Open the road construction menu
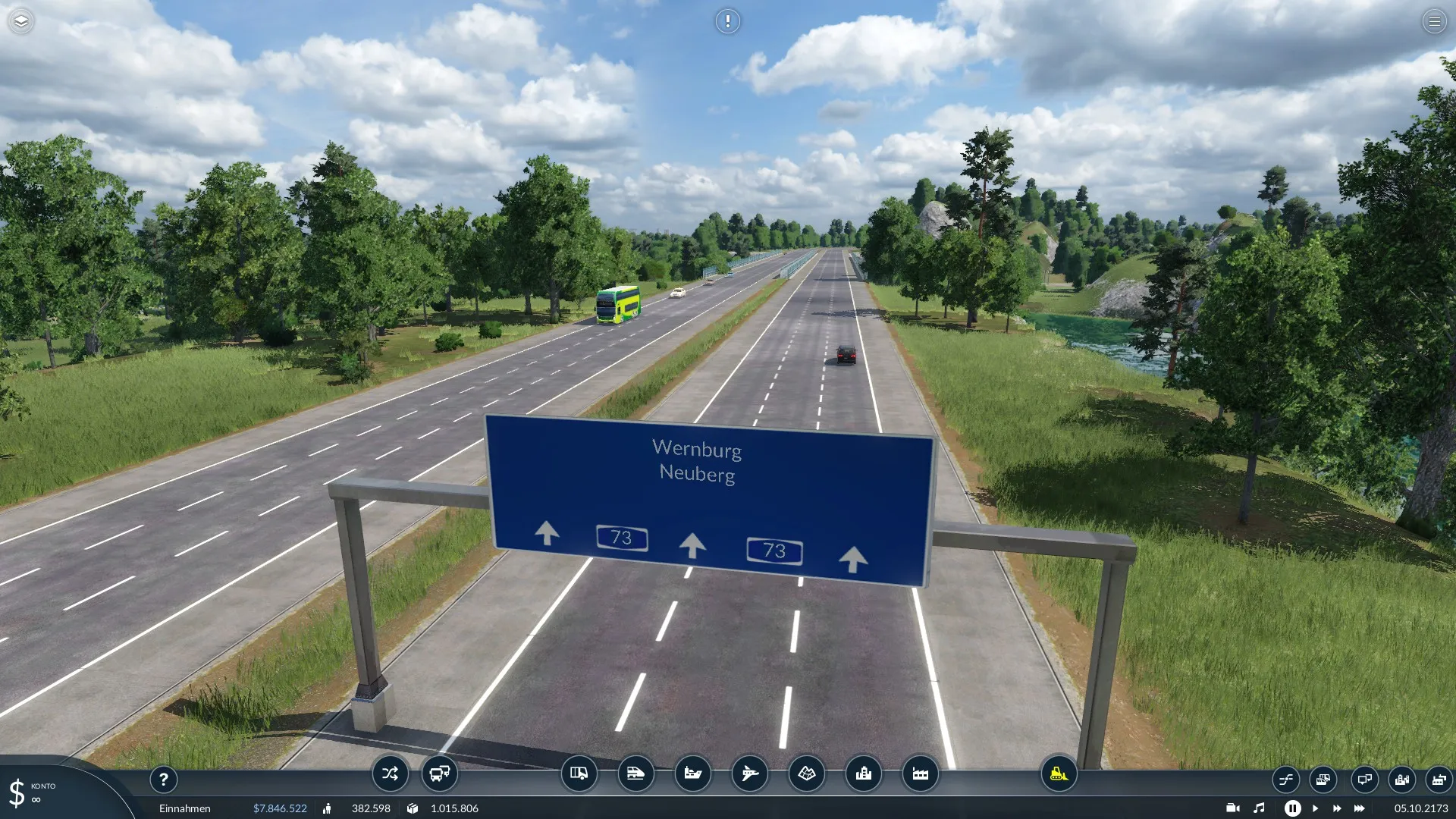The width and height of the screenshot is (1456, 819). pos(579,773)
